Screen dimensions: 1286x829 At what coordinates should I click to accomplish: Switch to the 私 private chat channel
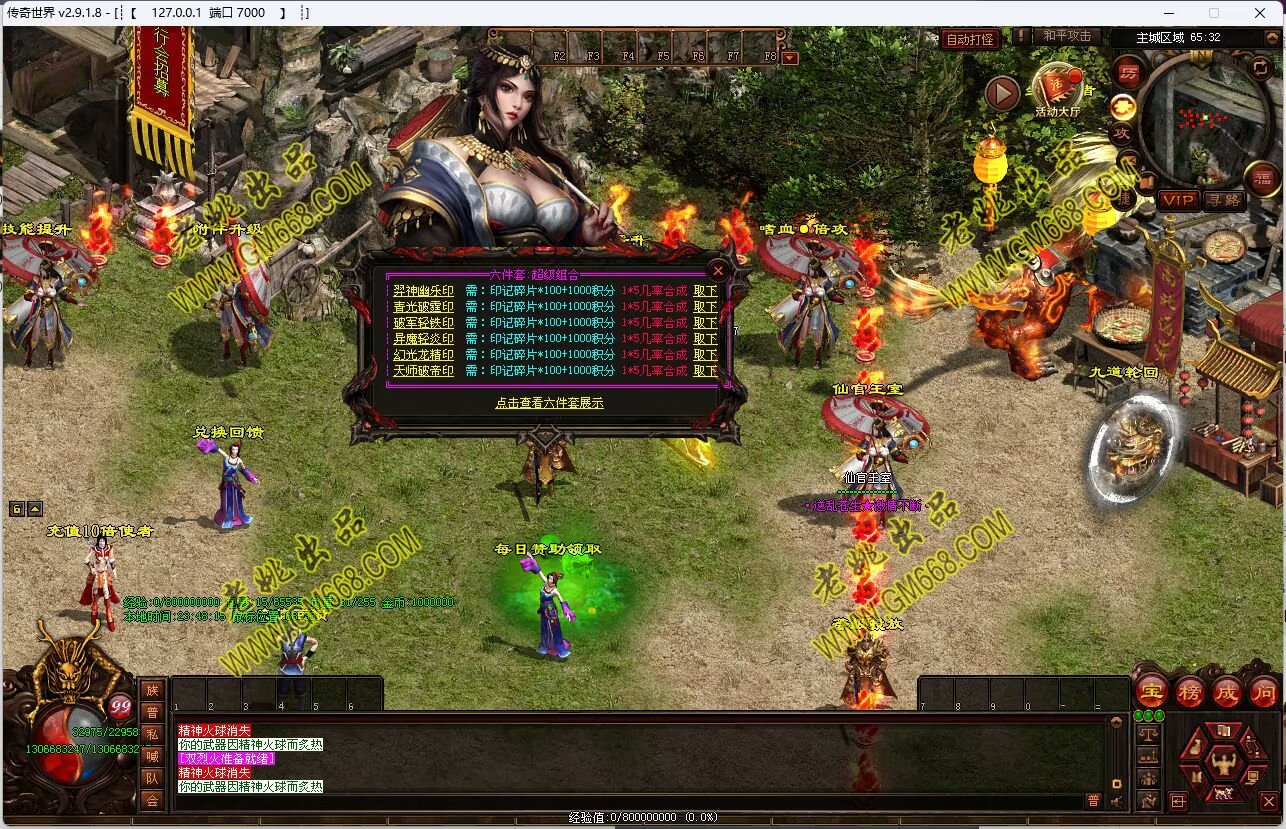152,734
